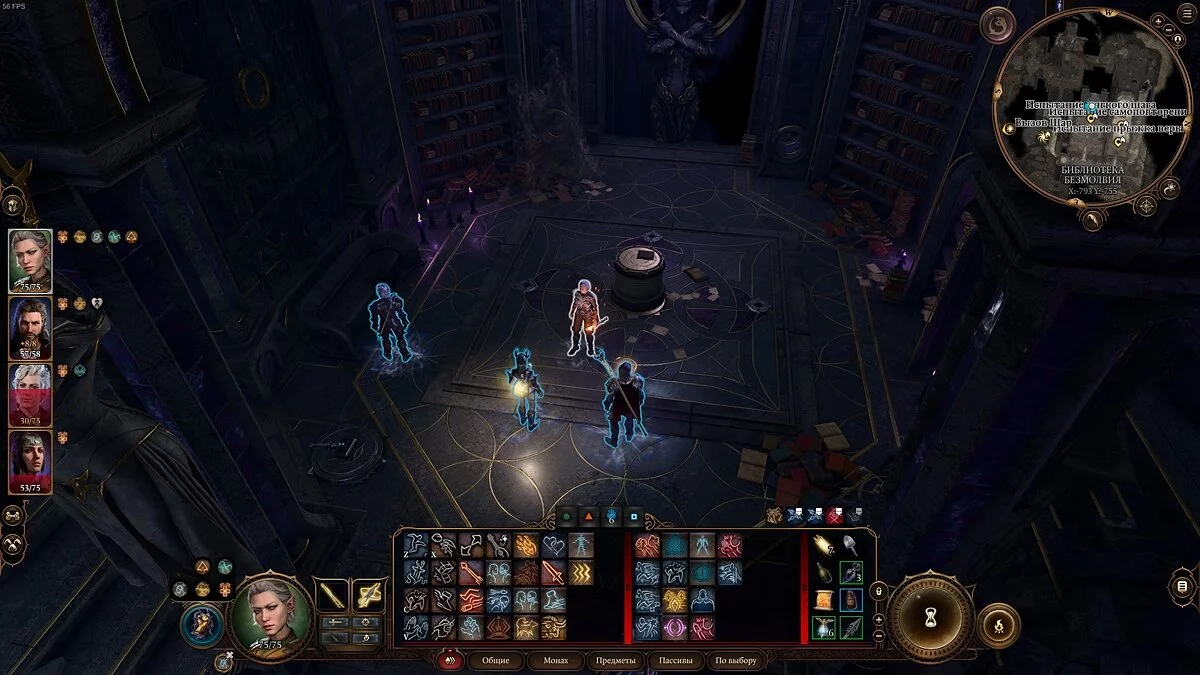Open the Монах hotbar tab
1200x675 pixels.
pos(555,661)
